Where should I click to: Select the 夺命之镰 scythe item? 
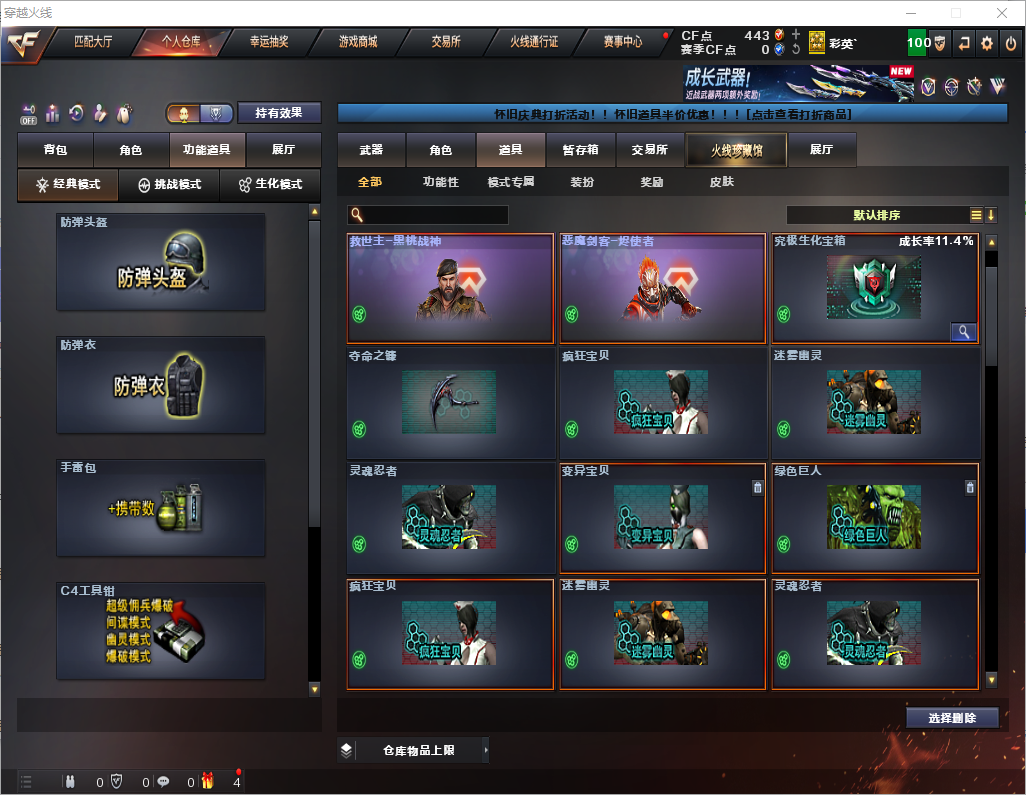tap(450, 403)
